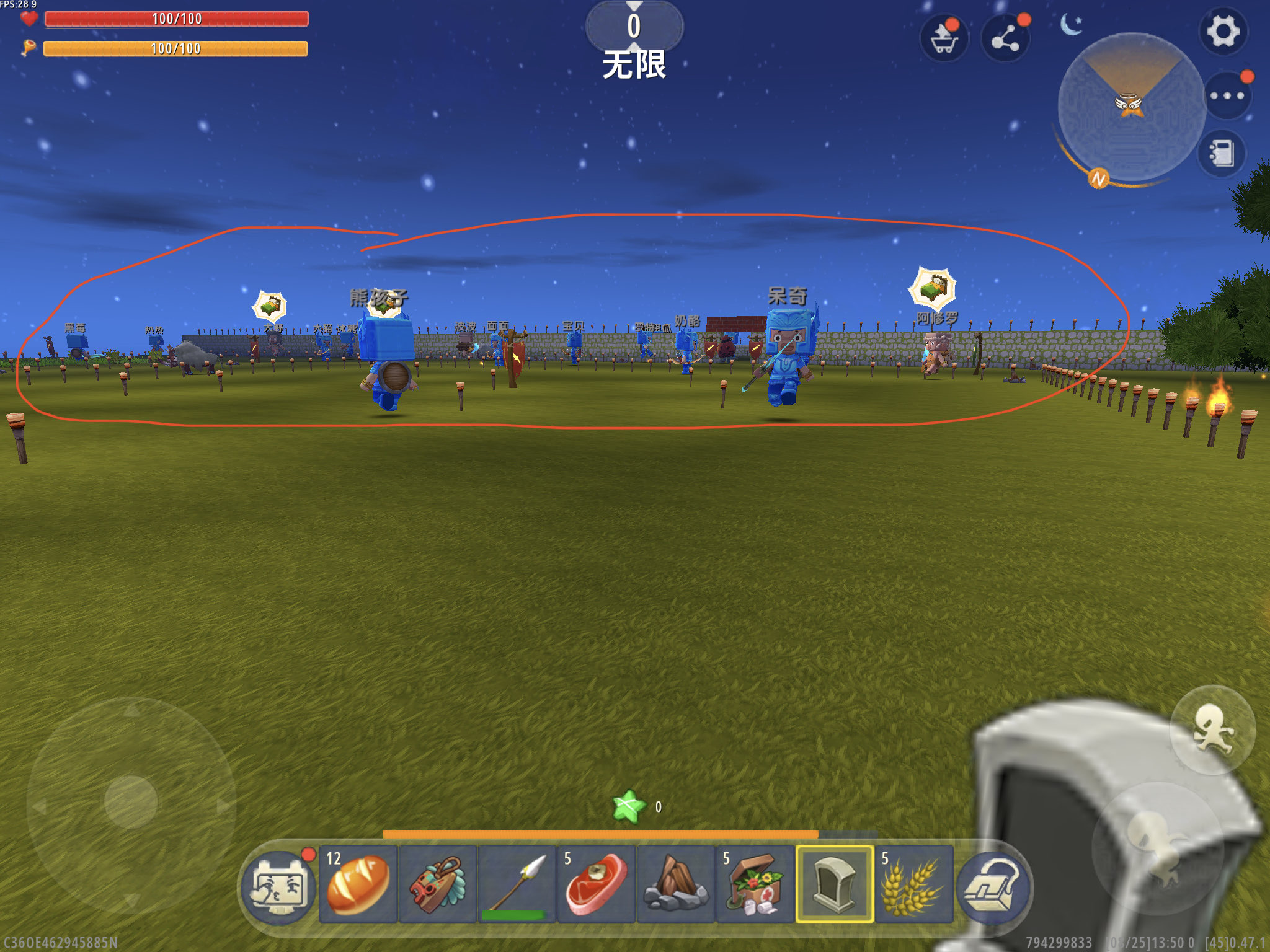1270x952 pixels.
Task: Select the tribal mask hotbar slot
Action: (x=438, y=884)
